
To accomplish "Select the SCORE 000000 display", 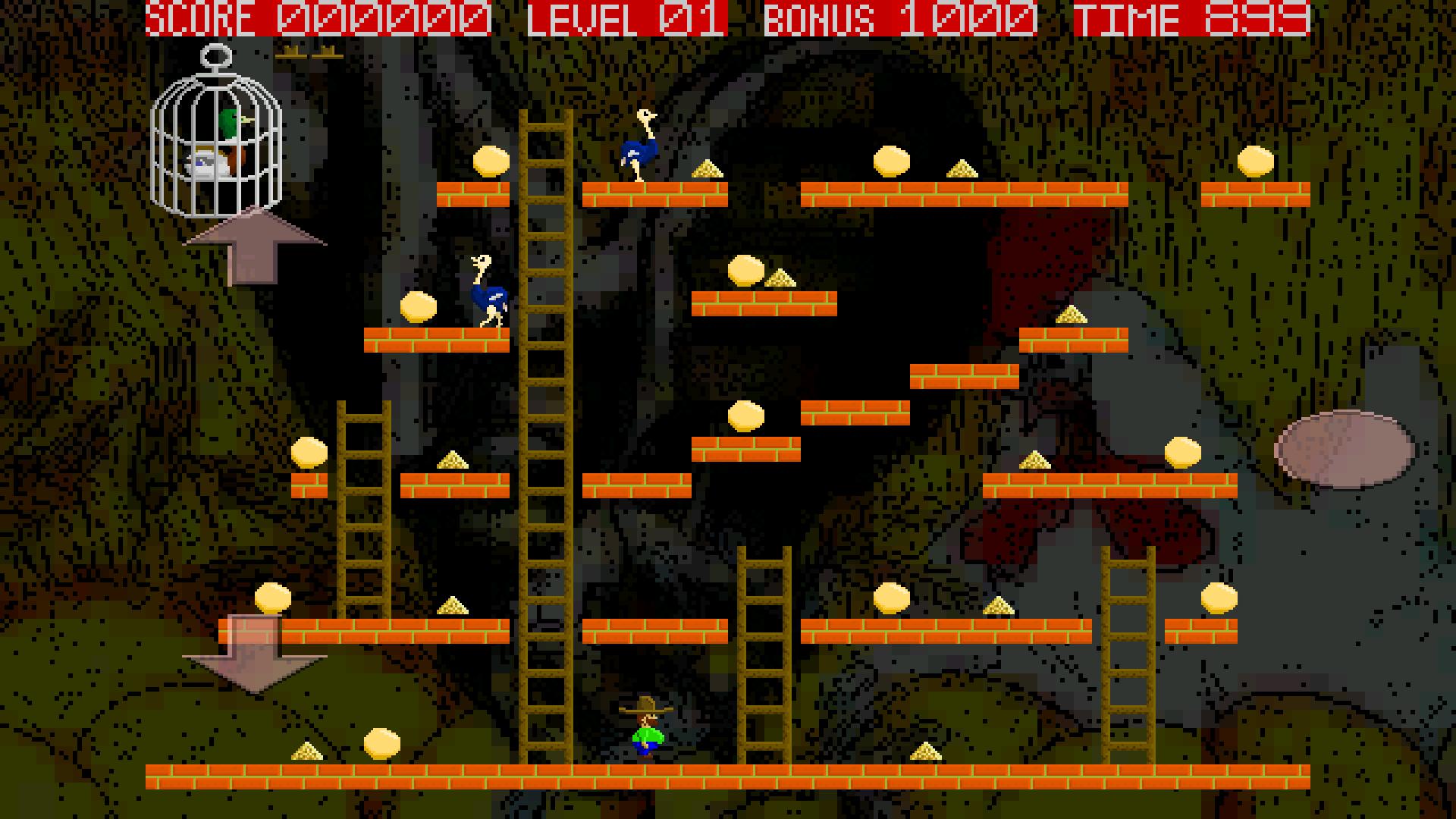I will click(315, 17).
